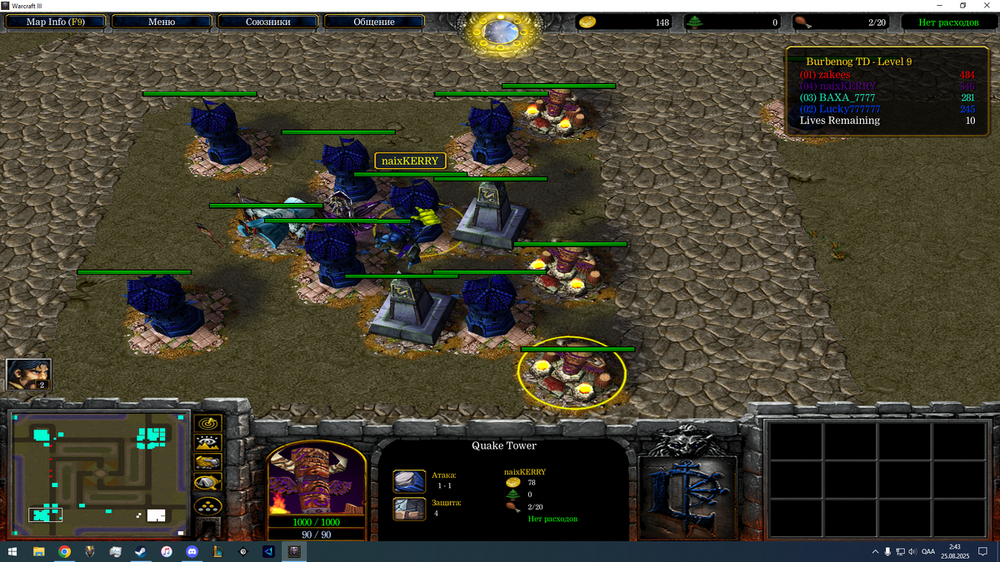Open Discord from the taskbar
Image resolution: width=1000 pixels, height=562 pixels.
(191, 551)
